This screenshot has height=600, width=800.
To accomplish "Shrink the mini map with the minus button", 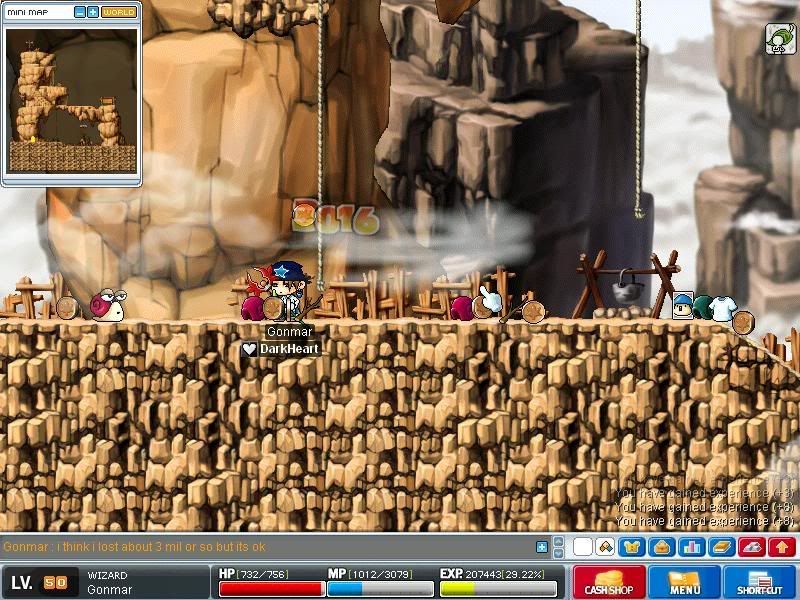I will point(79,12).
